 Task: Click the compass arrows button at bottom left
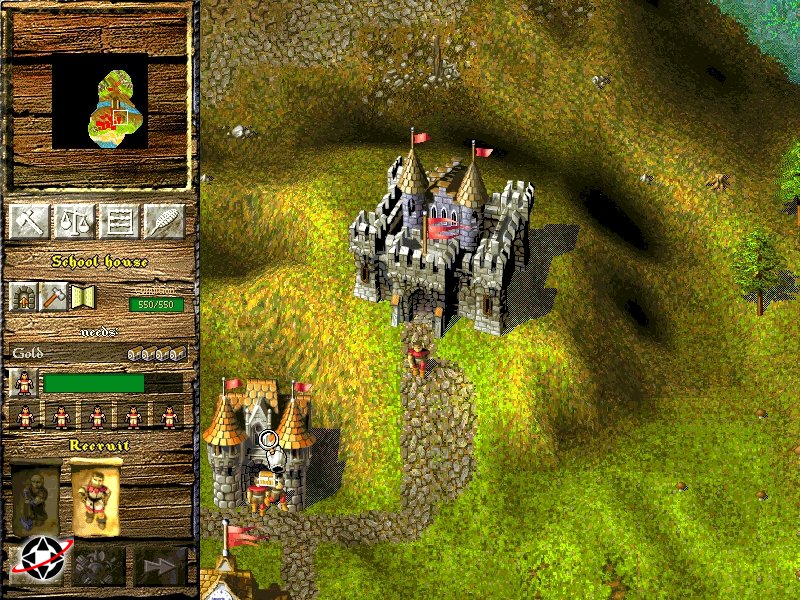40,565
